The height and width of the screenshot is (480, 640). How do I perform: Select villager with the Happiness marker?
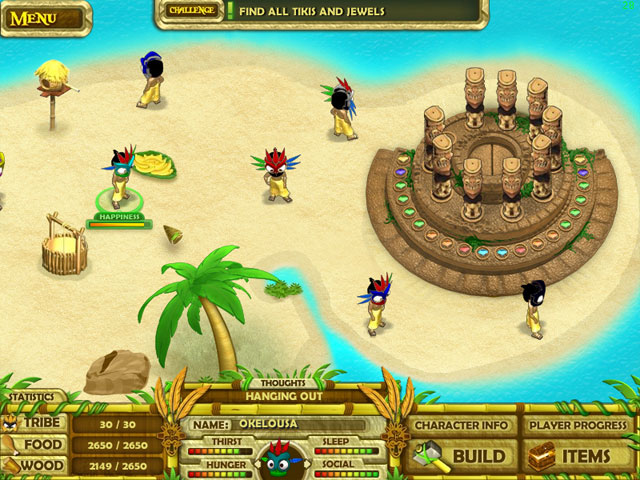click(122, 177)
